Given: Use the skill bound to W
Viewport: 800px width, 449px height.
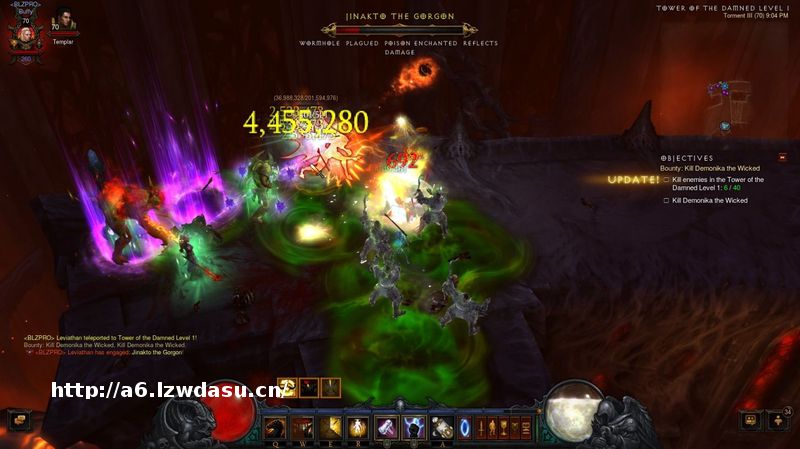Looking at the screenshot, I should [x=302, y=428].
